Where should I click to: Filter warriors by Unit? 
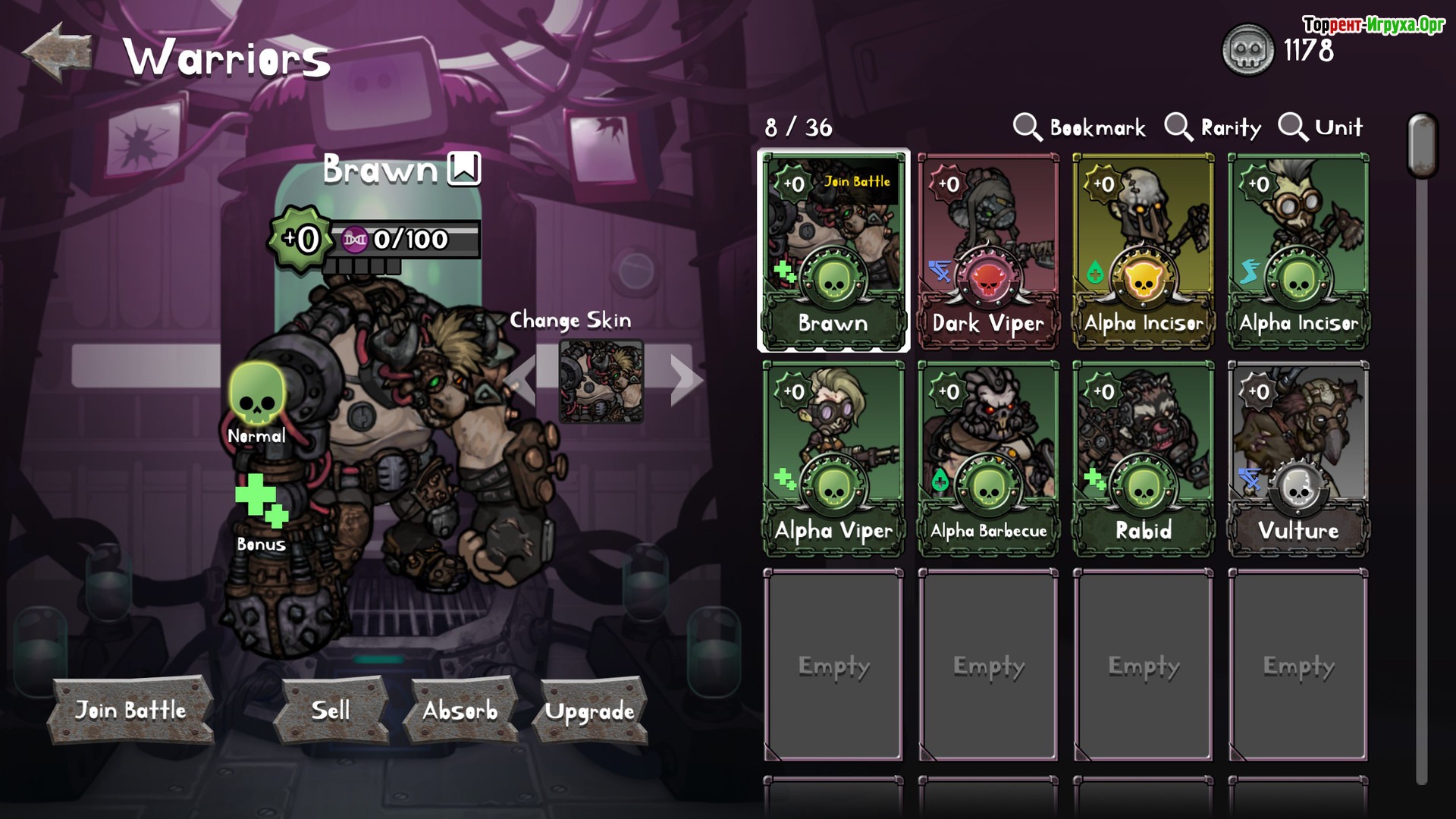coord(1321,127)
